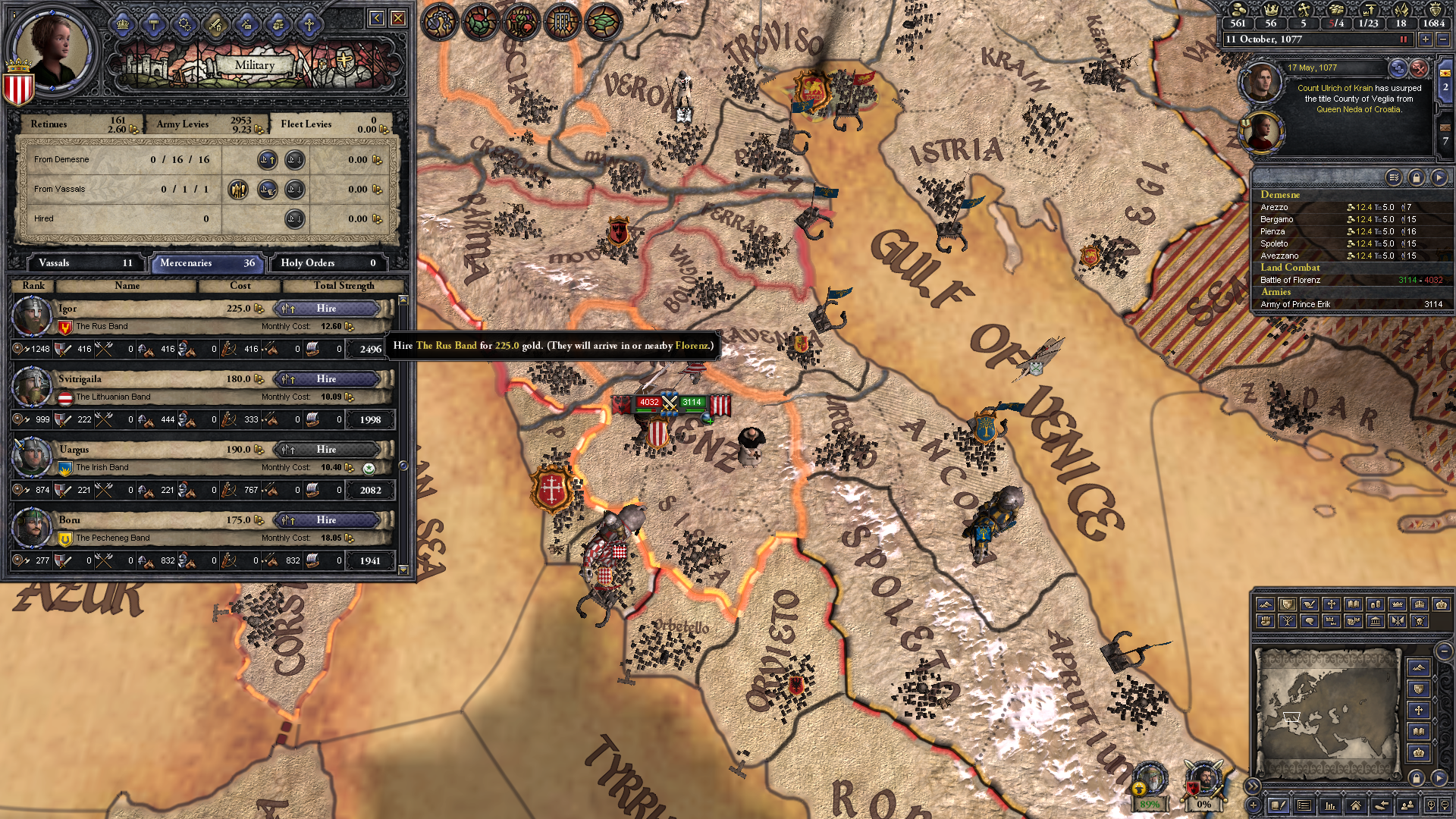Switch to the economy map mode (coins icon)
Screen dimensions: 1456x819
pos(1376,604)
